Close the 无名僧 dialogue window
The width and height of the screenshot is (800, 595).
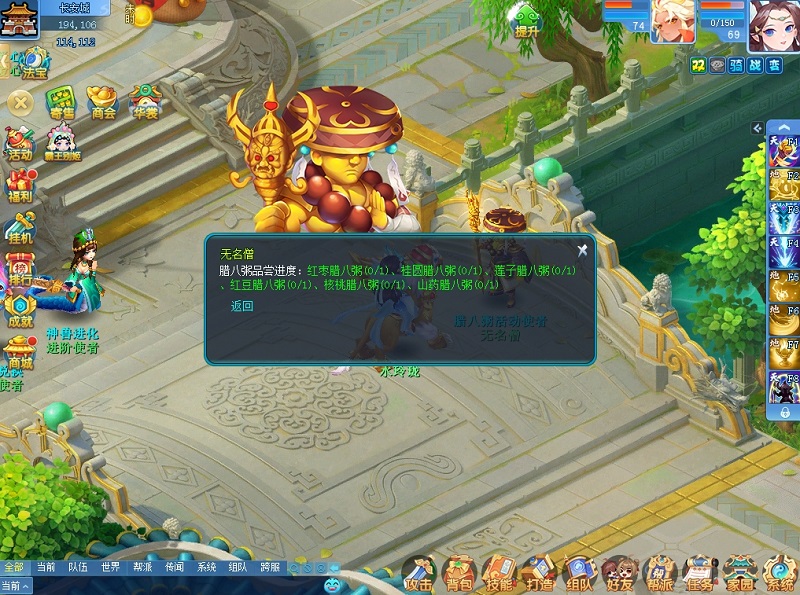click(x=582, y=251)
